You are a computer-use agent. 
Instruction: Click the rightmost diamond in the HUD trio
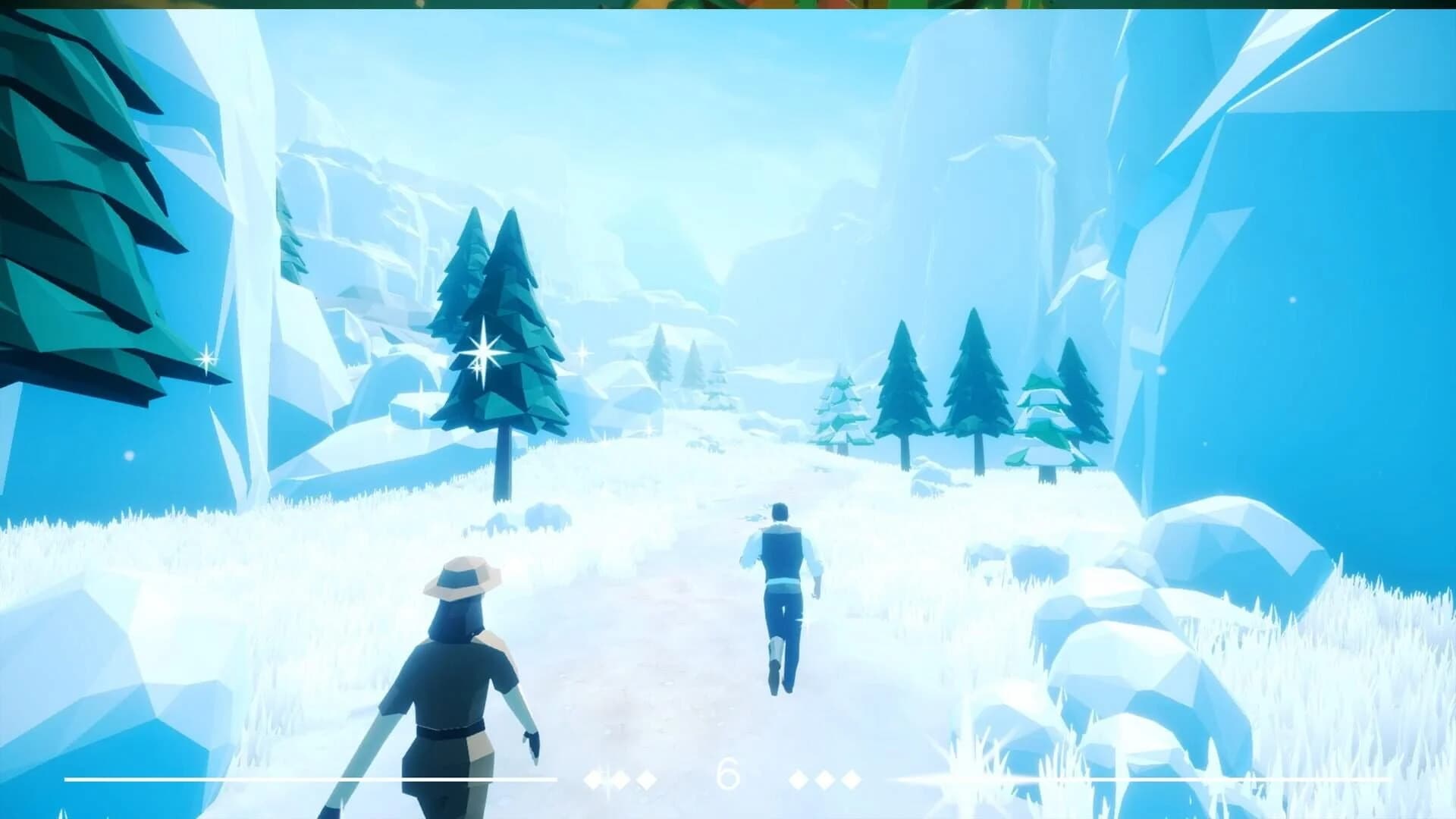851,778
